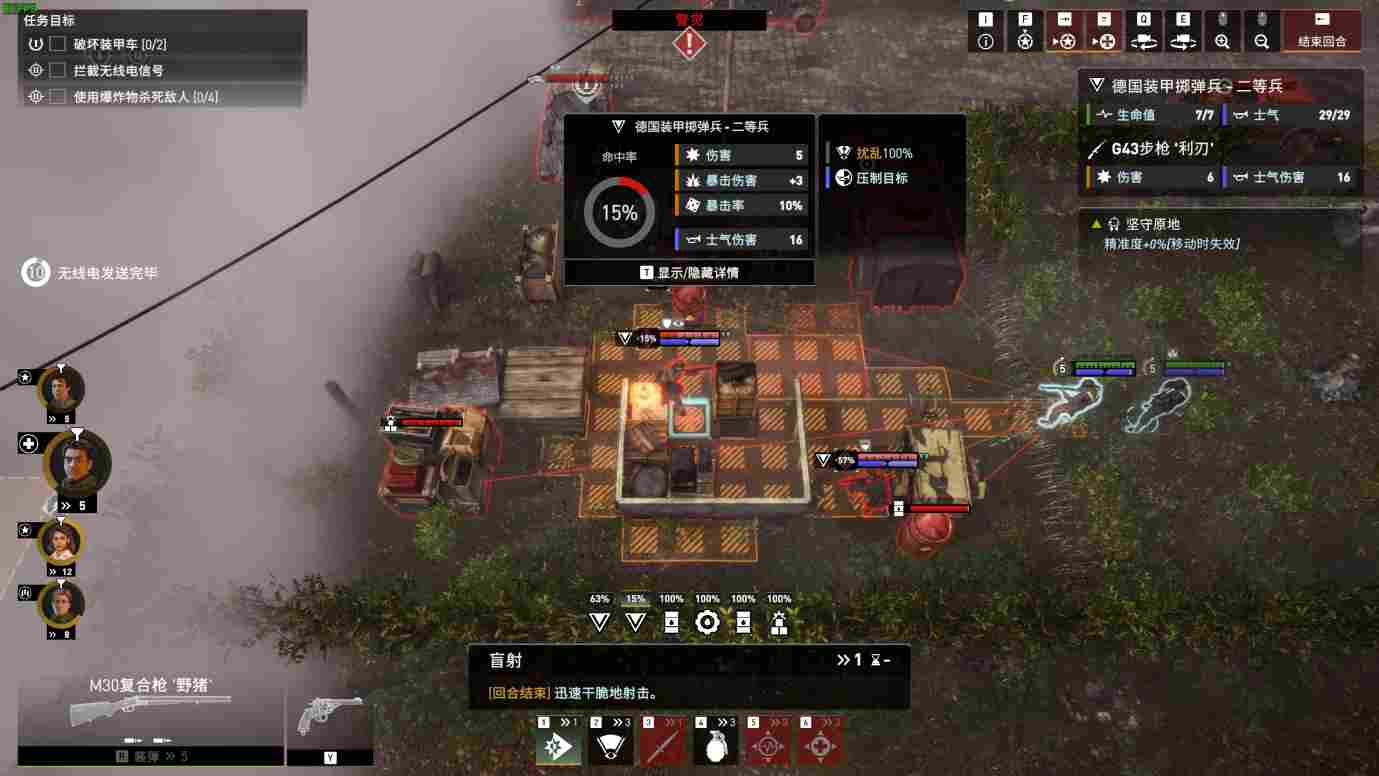Zoom in with the magnifier plus icon
The width and height of the screenshot is (1379, 776).
pyautogui.click(x=1222, y=41)
